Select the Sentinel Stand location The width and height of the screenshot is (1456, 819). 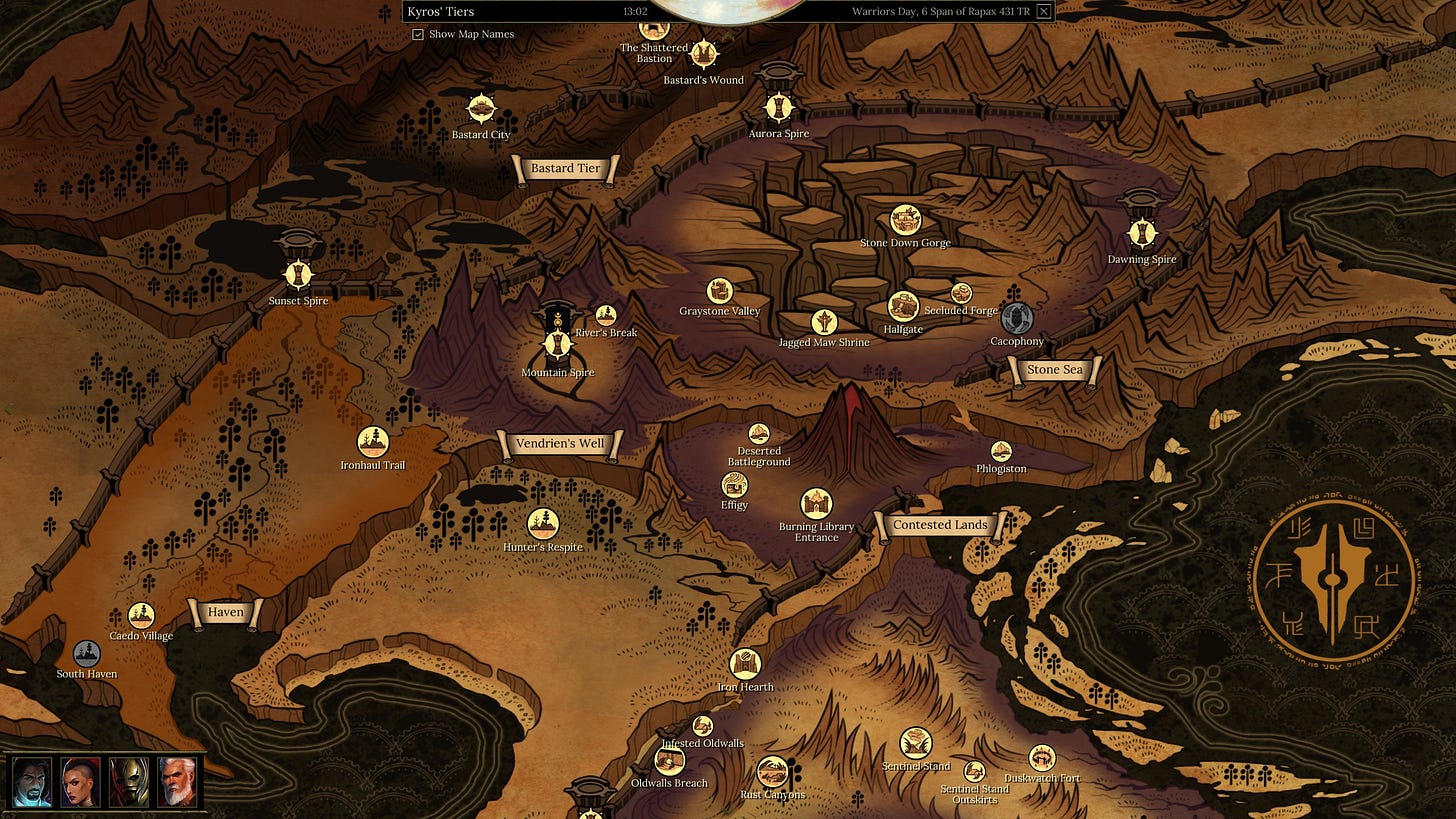(915, 743)
